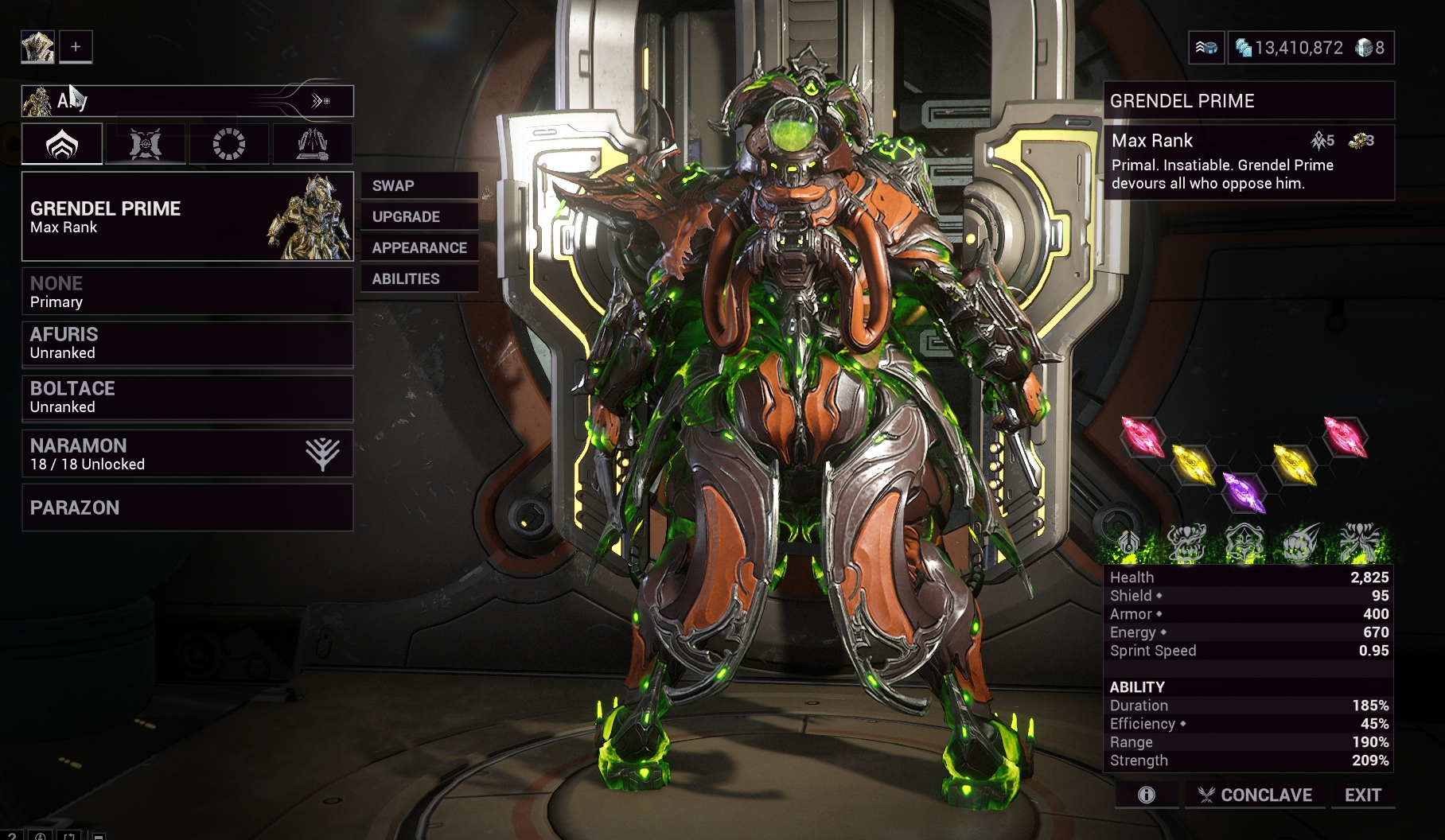This screenshot has height=840, width=1445.
Task: Show details with the info button
Action: tap(1147, 795)
